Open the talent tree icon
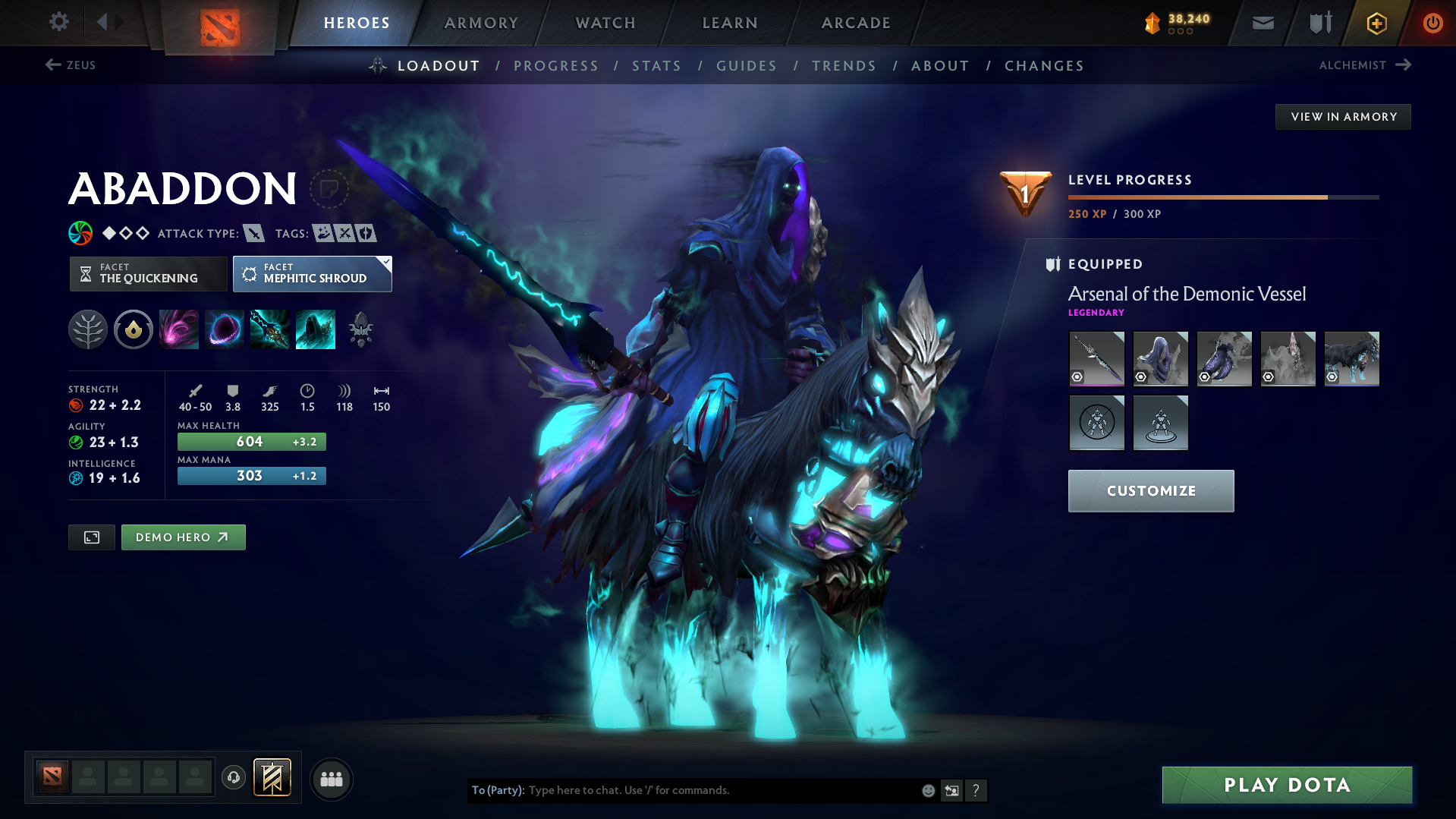This screenshot has height=819, width=1456. tap(87, 329)
